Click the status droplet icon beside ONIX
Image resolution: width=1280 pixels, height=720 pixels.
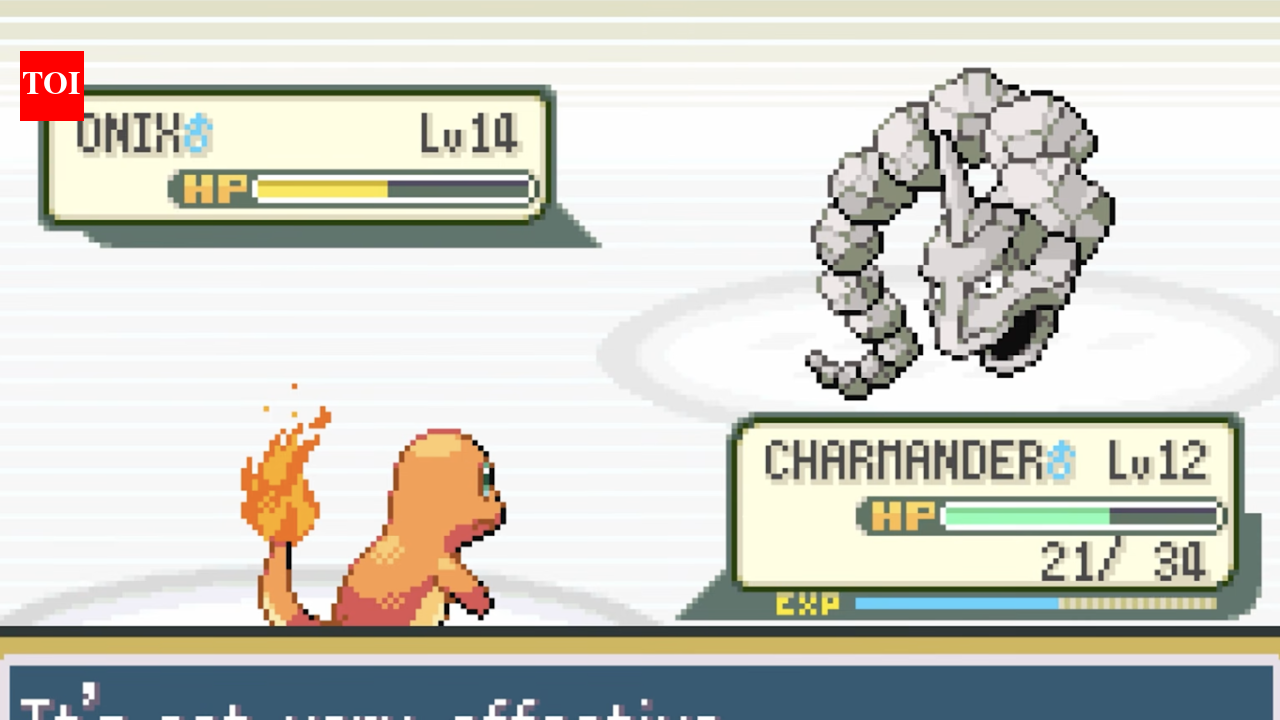[199, 133]
